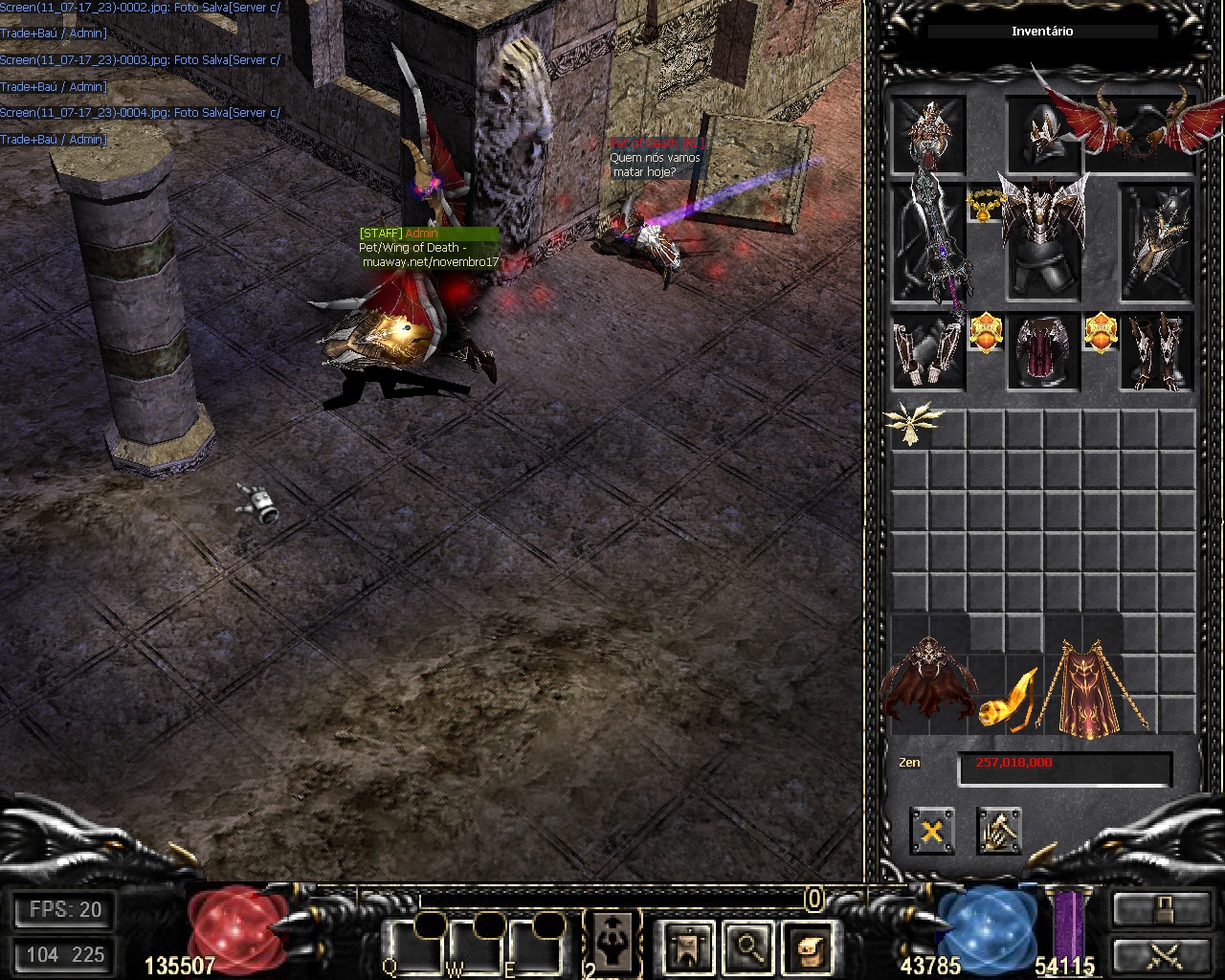
Task: Select the right orange ring slot
Action: tap(1101, 333)
